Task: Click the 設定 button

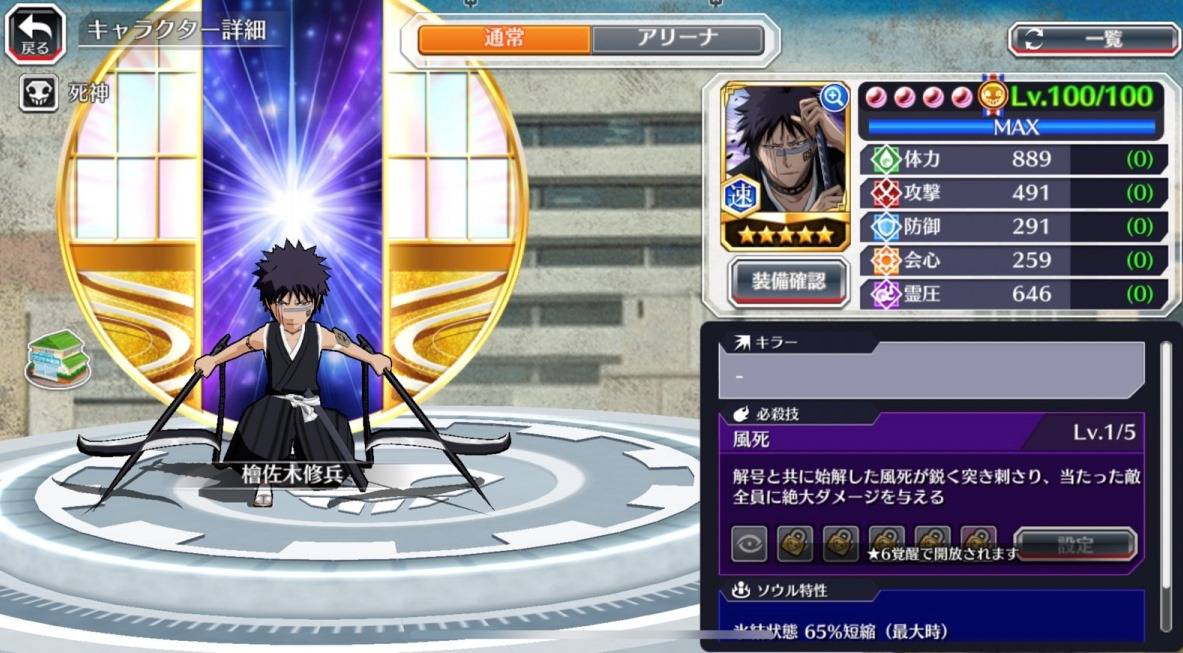Action: coord(1075,544)
